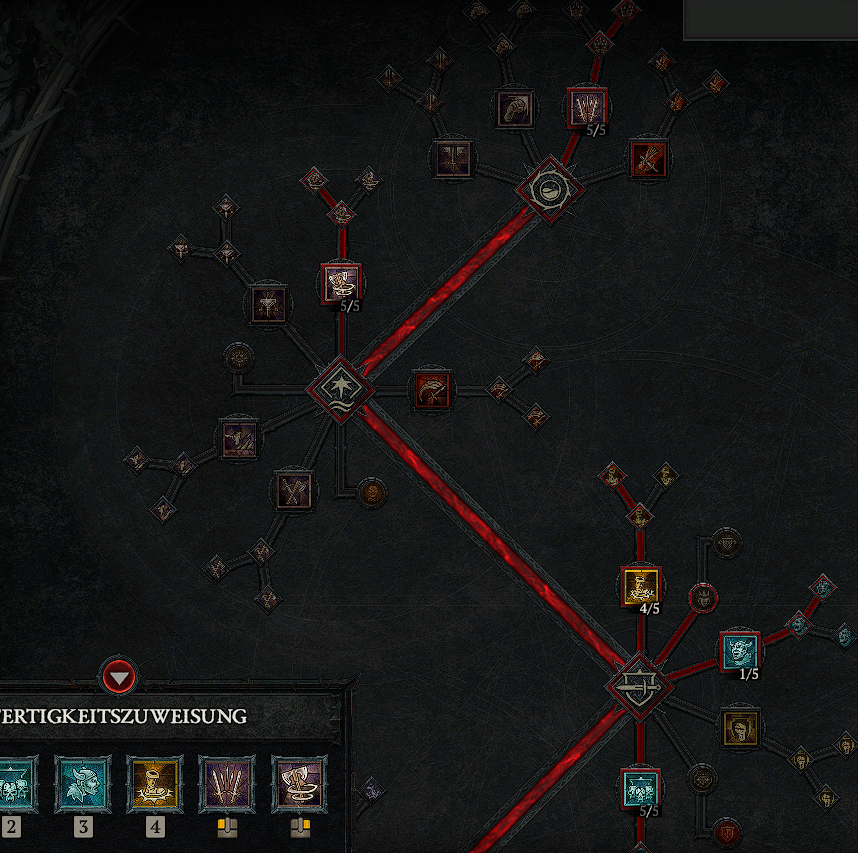Click the spinning axe skill node with 5/5 rank

click(340, 283)
